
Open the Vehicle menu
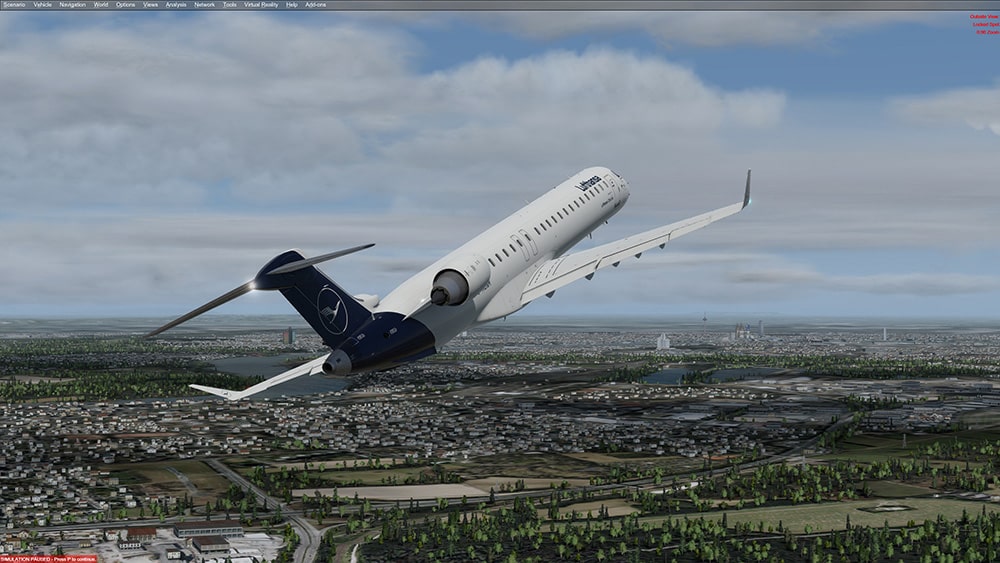(x=42, y=4)
